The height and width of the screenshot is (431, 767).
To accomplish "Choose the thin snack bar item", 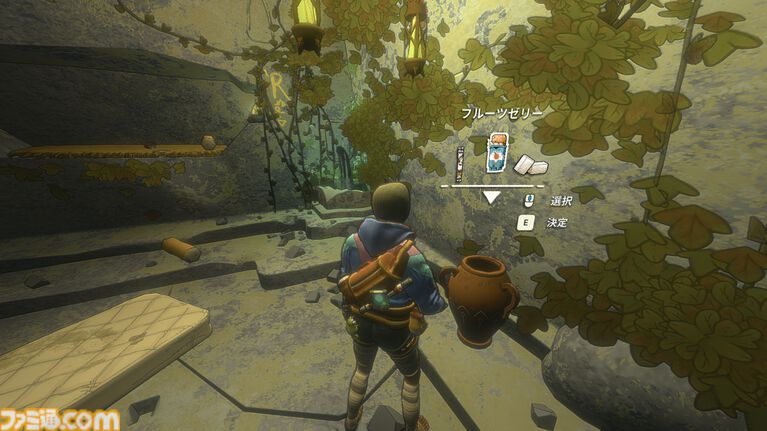I will coord(460,159).
